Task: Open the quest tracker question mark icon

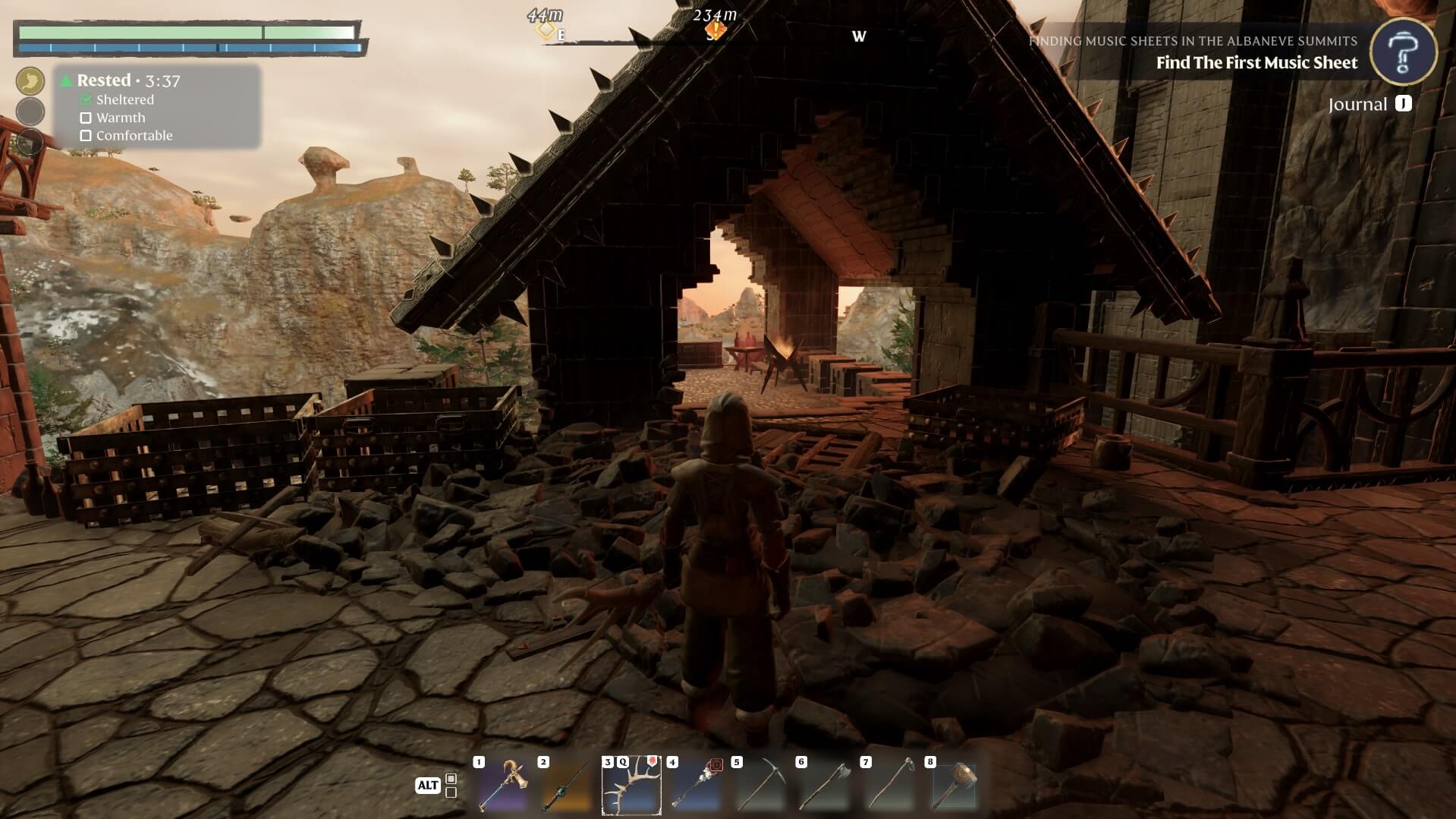Action: pos(1403,51)
